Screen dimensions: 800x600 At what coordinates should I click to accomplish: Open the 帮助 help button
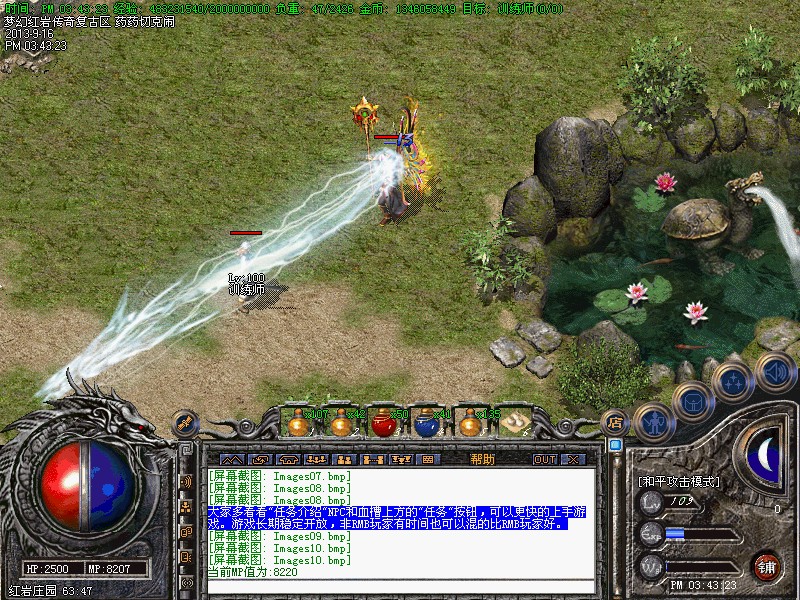[482, 459]
